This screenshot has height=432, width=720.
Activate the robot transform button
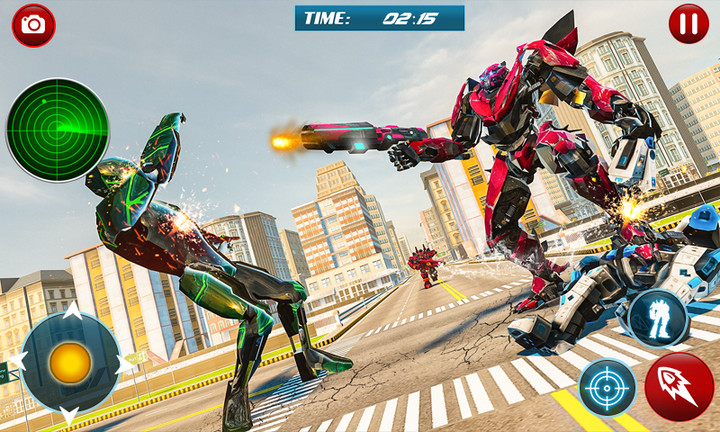659,319
